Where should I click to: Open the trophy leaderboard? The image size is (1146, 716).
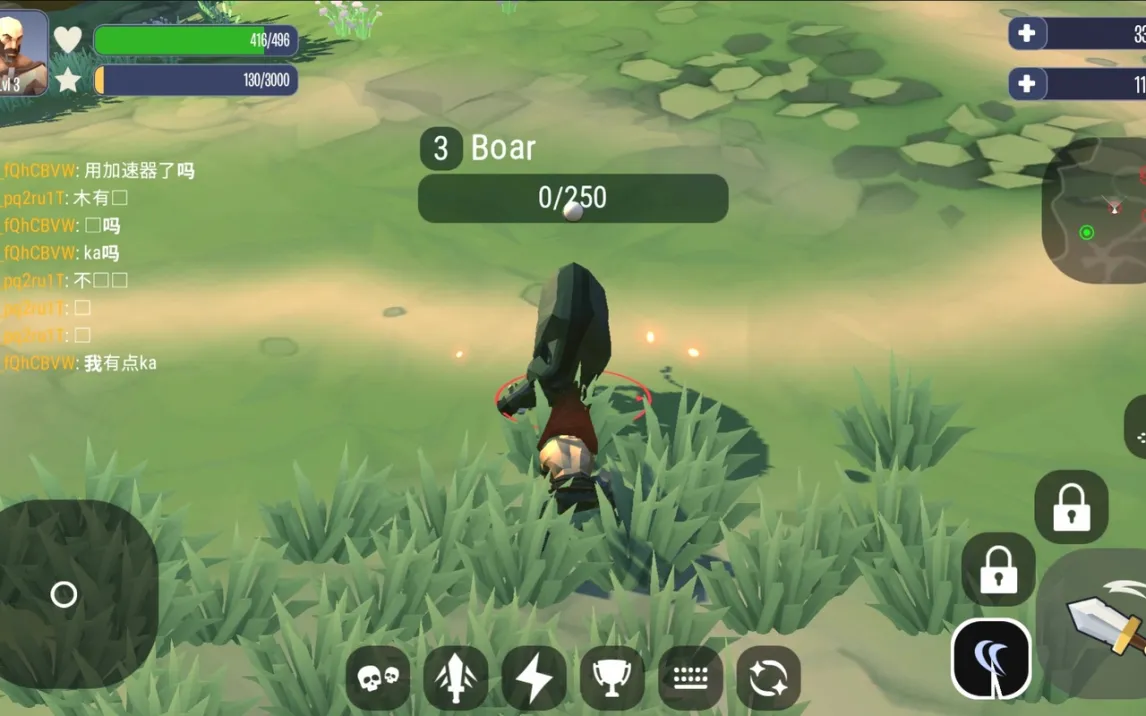click(x=612, y=678)
